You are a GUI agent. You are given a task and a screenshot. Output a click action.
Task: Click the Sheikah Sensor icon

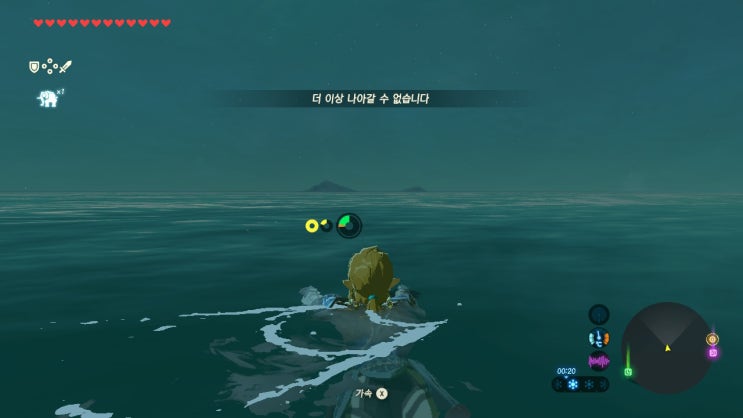click(599, 315)
